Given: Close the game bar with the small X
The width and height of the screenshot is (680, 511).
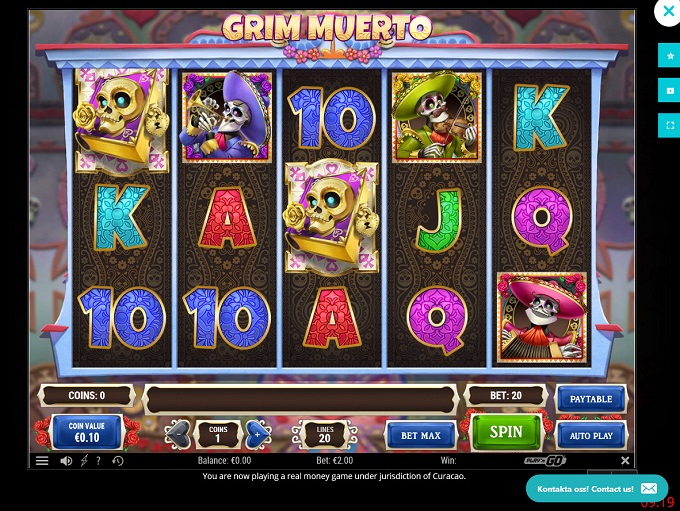Looking at the screenshot, I should pyautogui.click(x=625, y=461).
